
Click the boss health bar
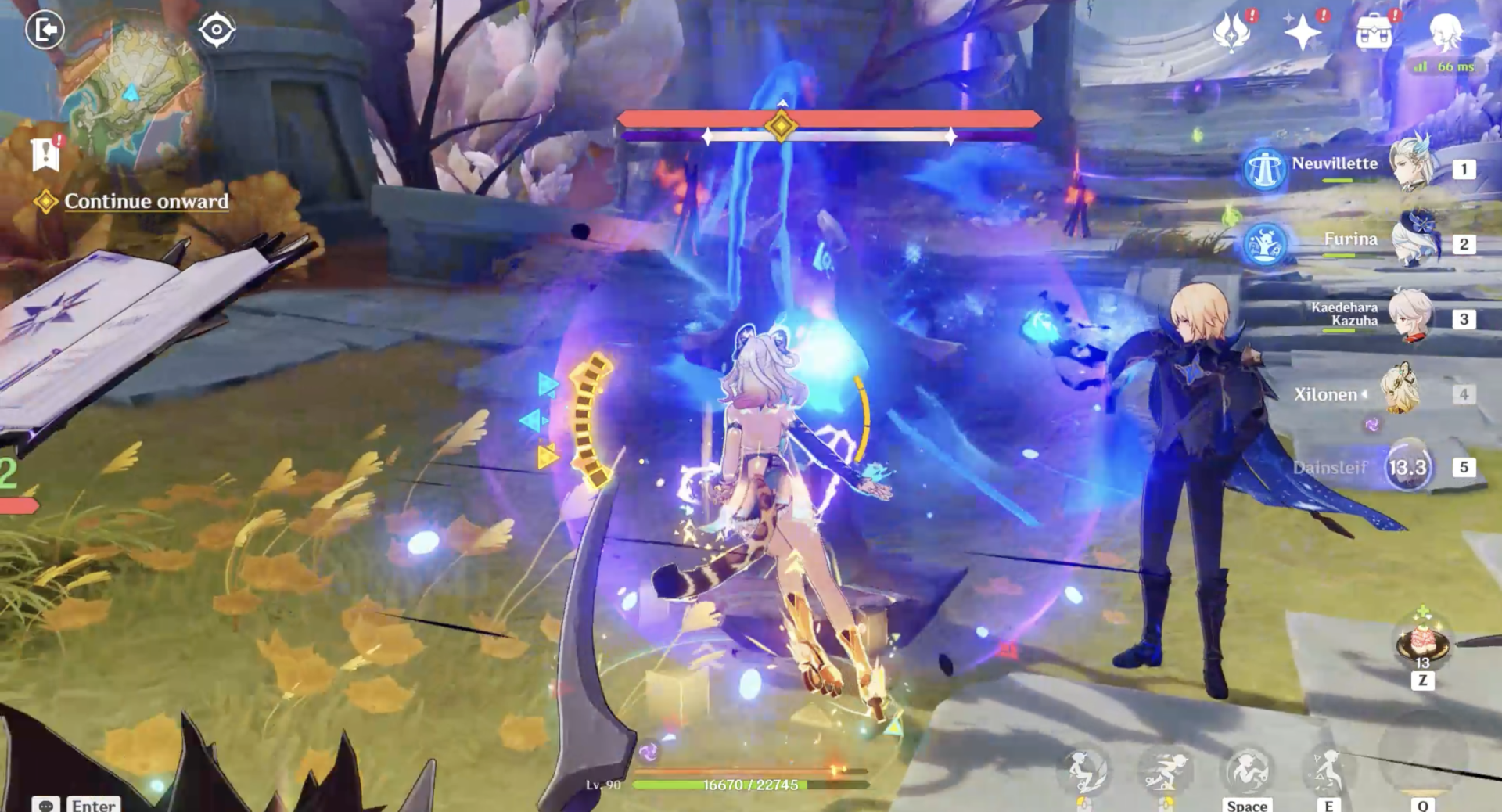(x=829, y=120)
